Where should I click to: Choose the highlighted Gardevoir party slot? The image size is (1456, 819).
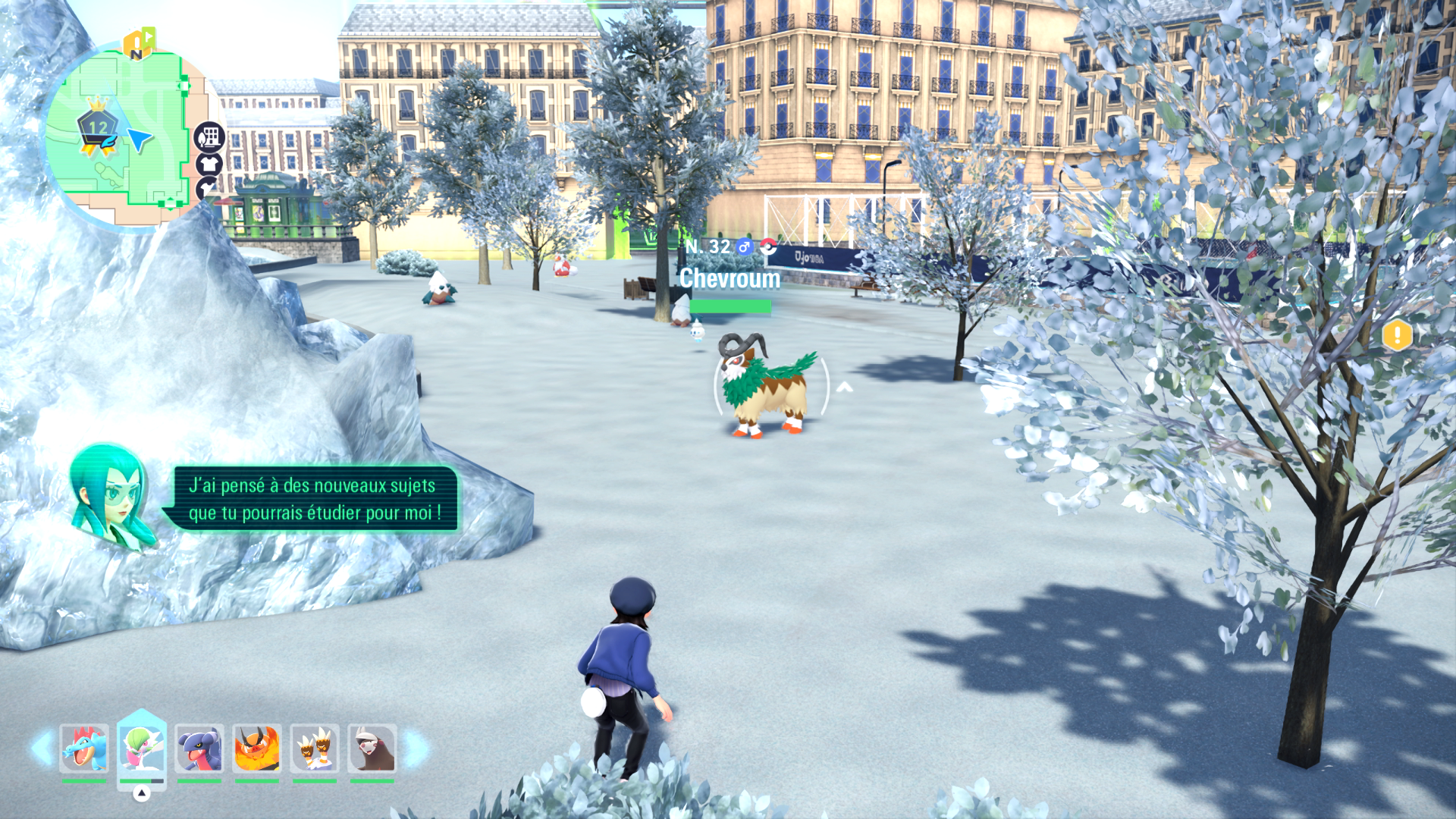(x=142, y=749)
